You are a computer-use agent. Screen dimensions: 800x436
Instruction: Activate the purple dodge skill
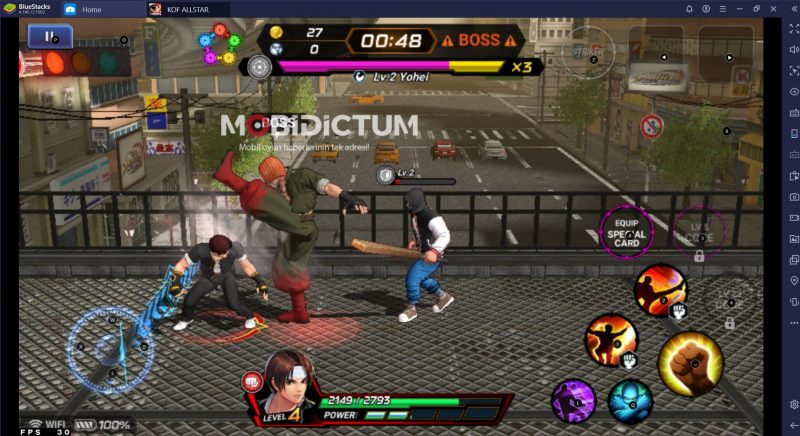[x=574, y=400]
